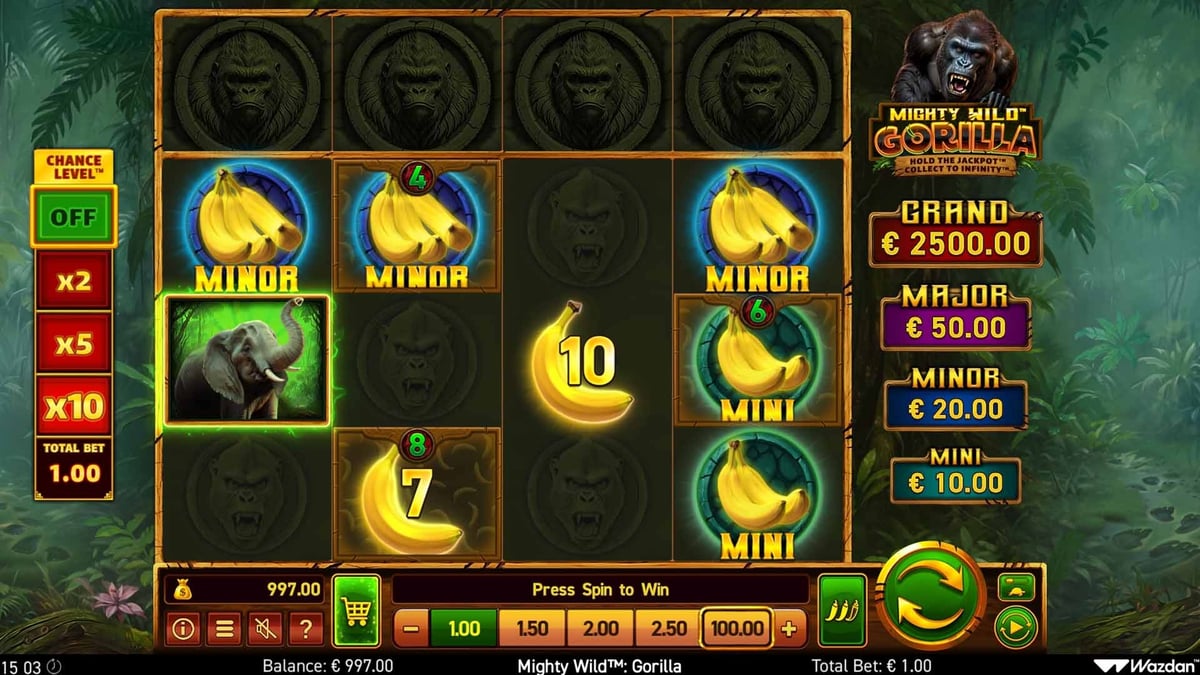Increase the bet with the plus button
The image size is (1200, 675).
click(789, 629)
